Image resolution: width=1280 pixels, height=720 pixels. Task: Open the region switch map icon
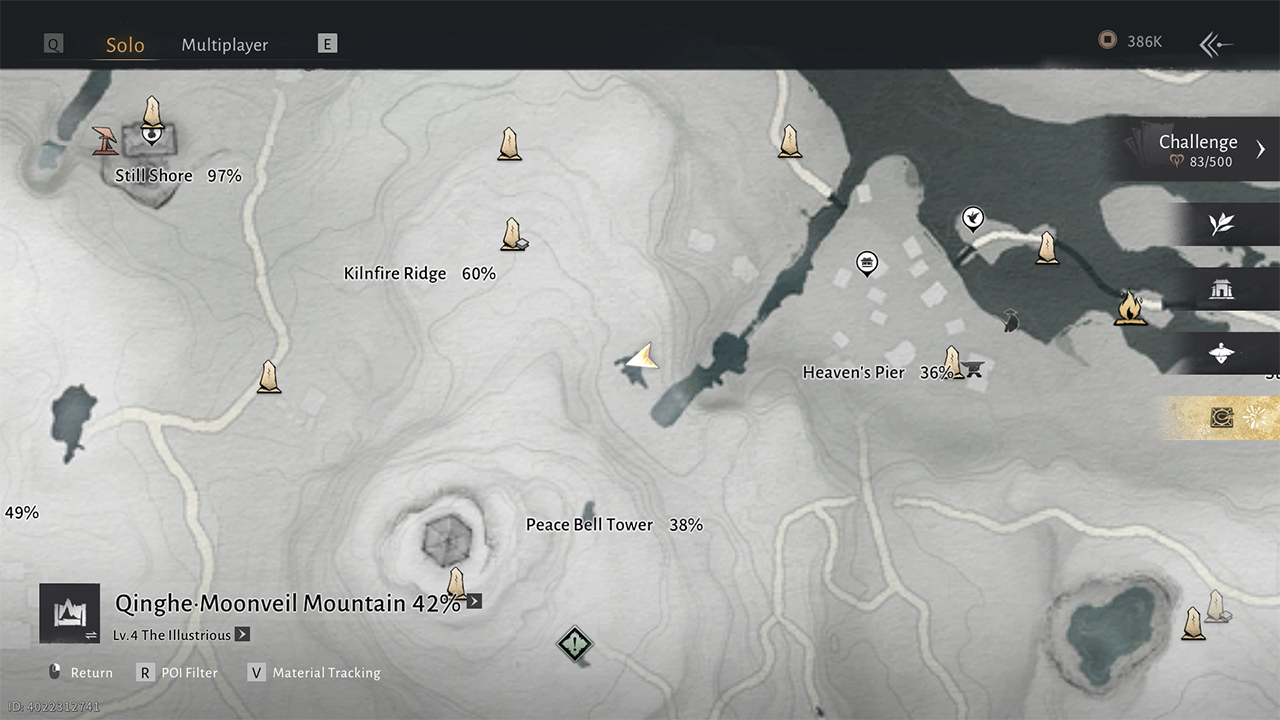click(x=69, y=613)
